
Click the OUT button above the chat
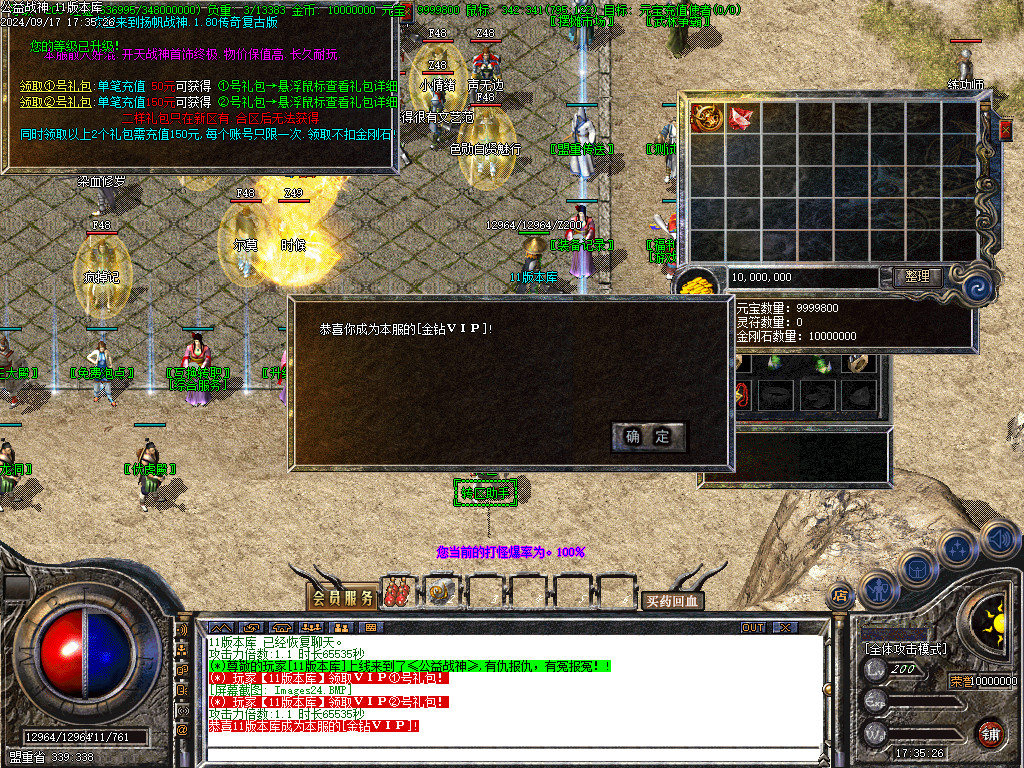tap(752, 627)
